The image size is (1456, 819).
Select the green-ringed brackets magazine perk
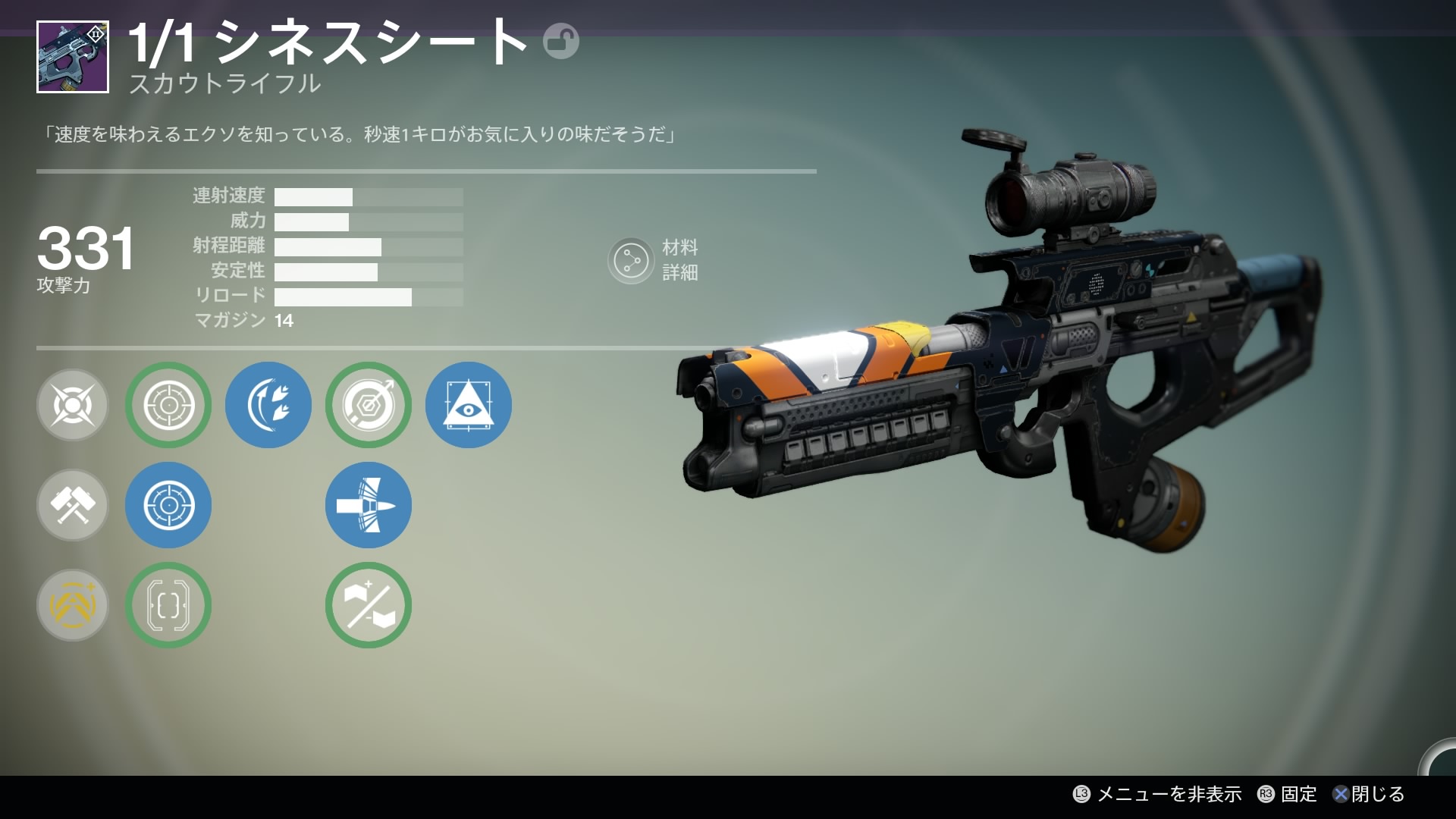coord(168,605)
